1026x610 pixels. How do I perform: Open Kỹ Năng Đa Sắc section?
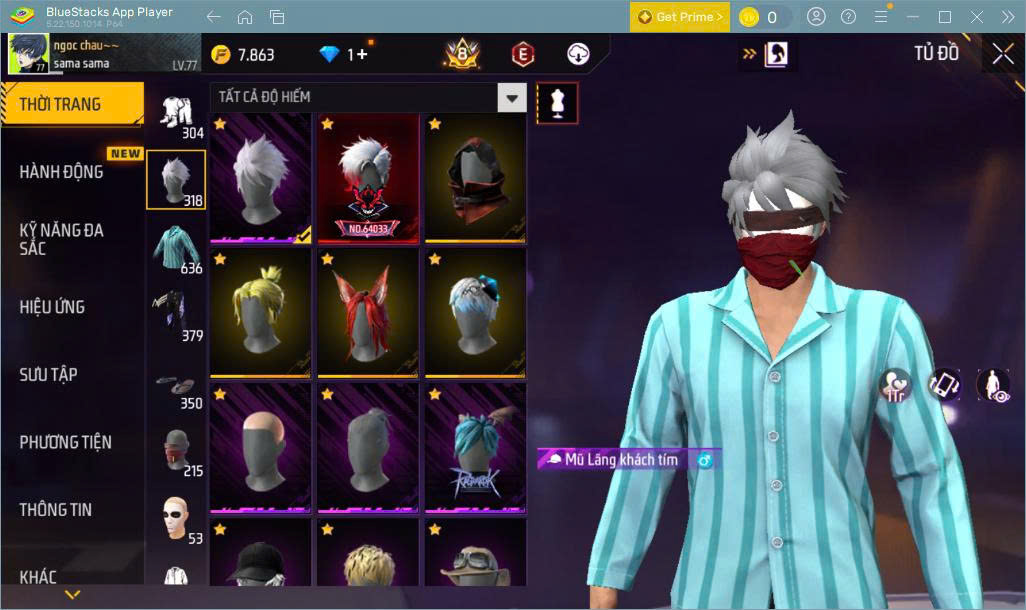point(62,239)
